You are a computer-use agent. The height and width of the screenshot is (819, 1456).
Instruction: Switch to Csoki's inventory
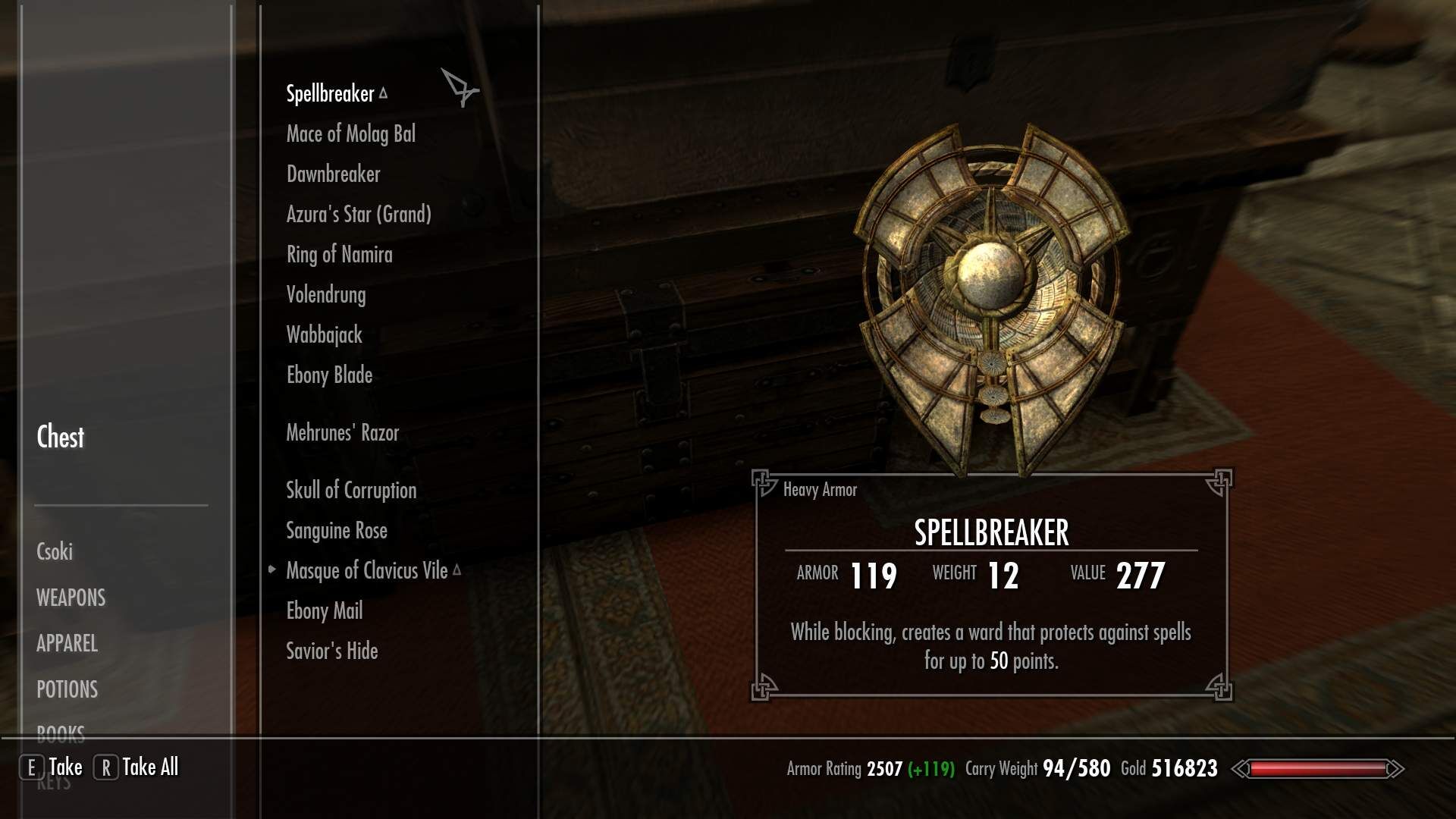55,552
